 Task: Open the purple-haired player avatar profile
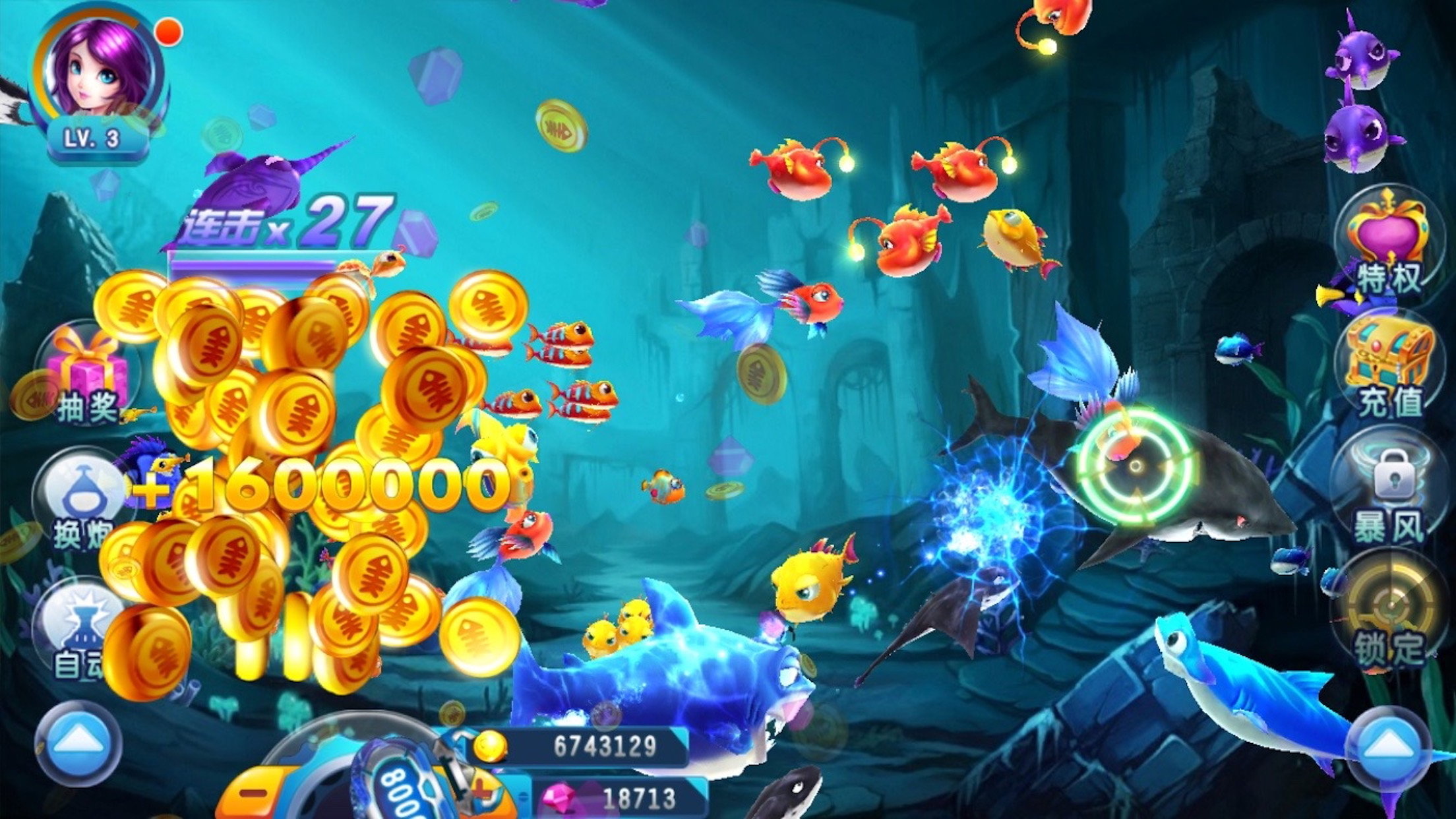click(x=99, y=69)
